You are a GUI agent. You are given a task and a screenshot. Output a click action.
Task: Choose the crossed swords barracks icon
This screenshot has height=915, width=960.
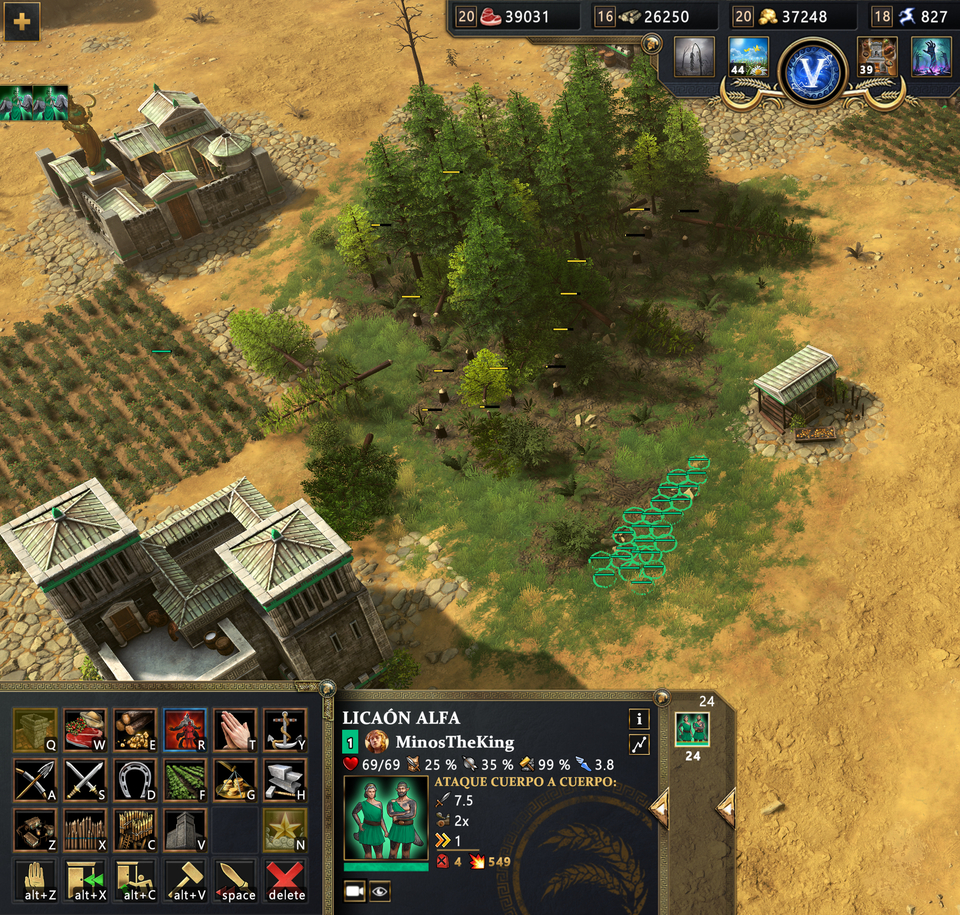(x=85, y=778)
